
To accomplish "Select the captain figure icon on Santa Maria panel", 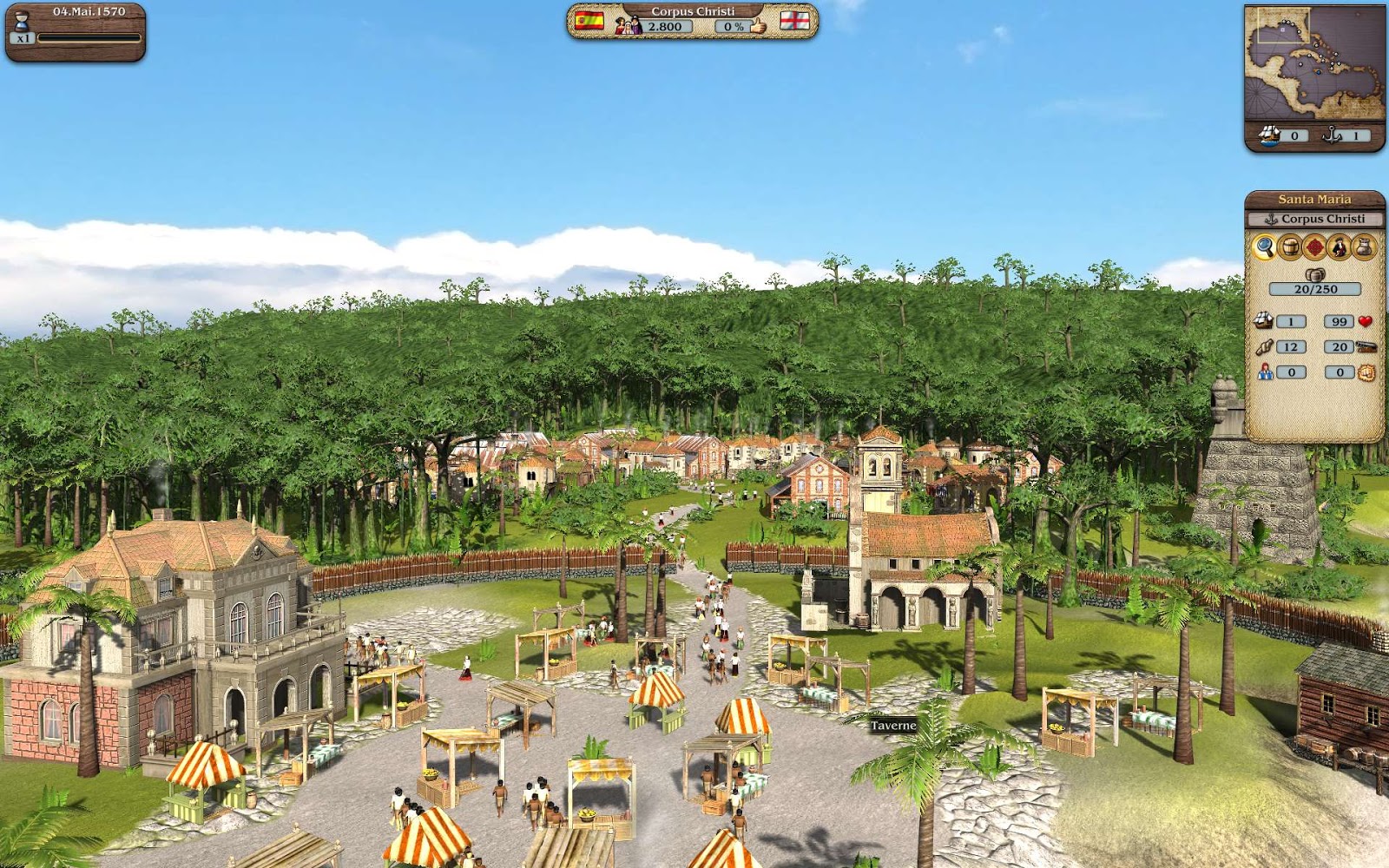I will (x=1341, y=247).
